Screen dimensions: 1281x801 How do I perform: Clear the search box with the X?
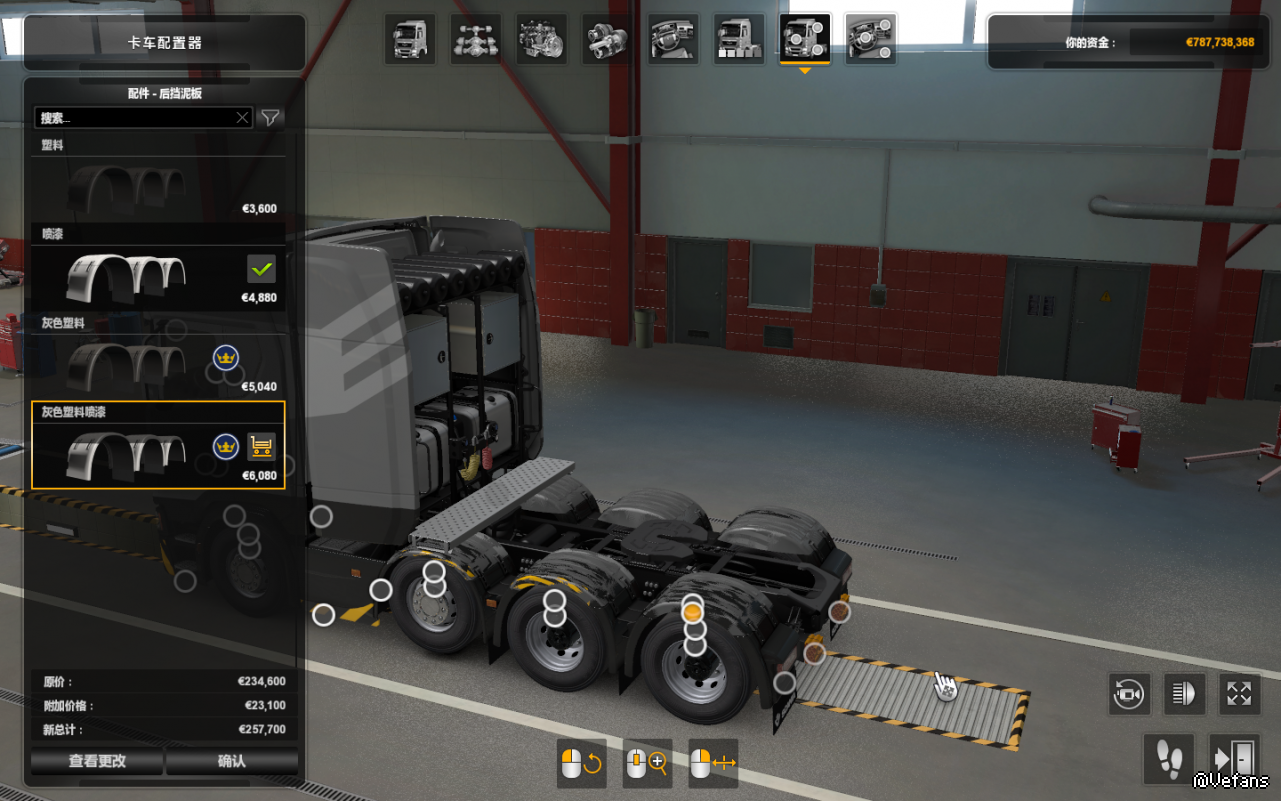pos(242,118)
